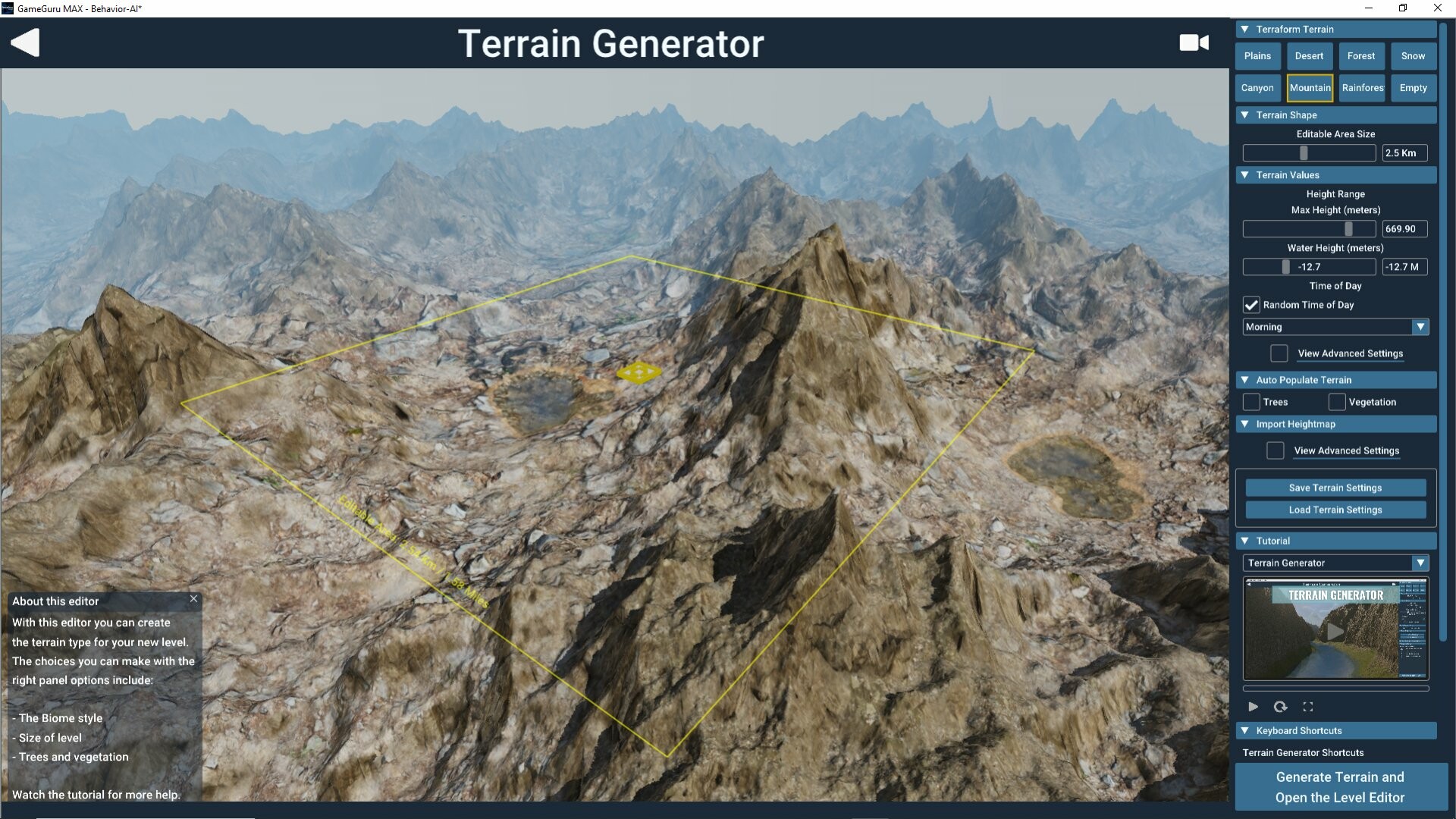Collapse the Terraform Terrain section

1245,29
